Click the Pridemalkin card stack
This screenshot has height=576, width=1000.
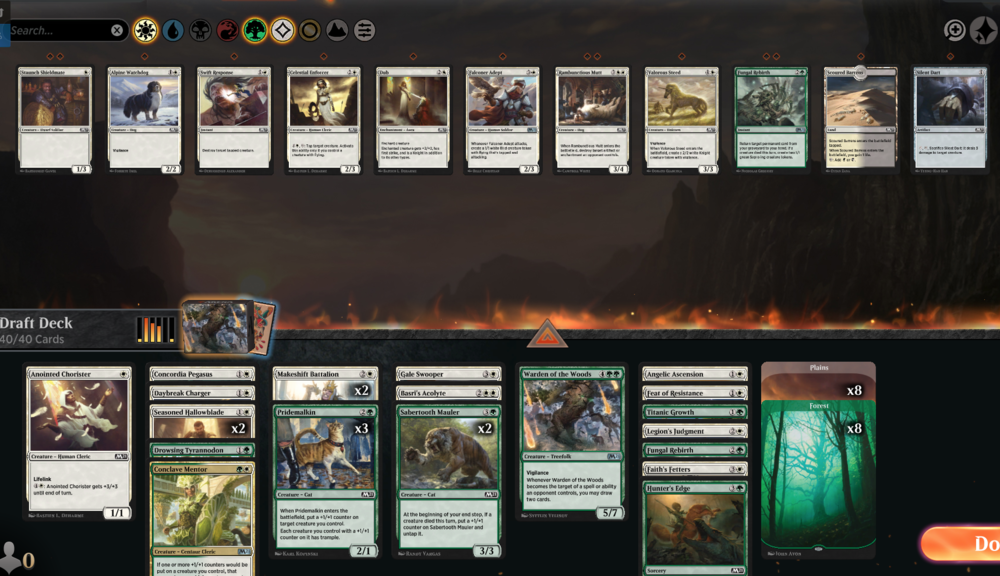[325, 480]
